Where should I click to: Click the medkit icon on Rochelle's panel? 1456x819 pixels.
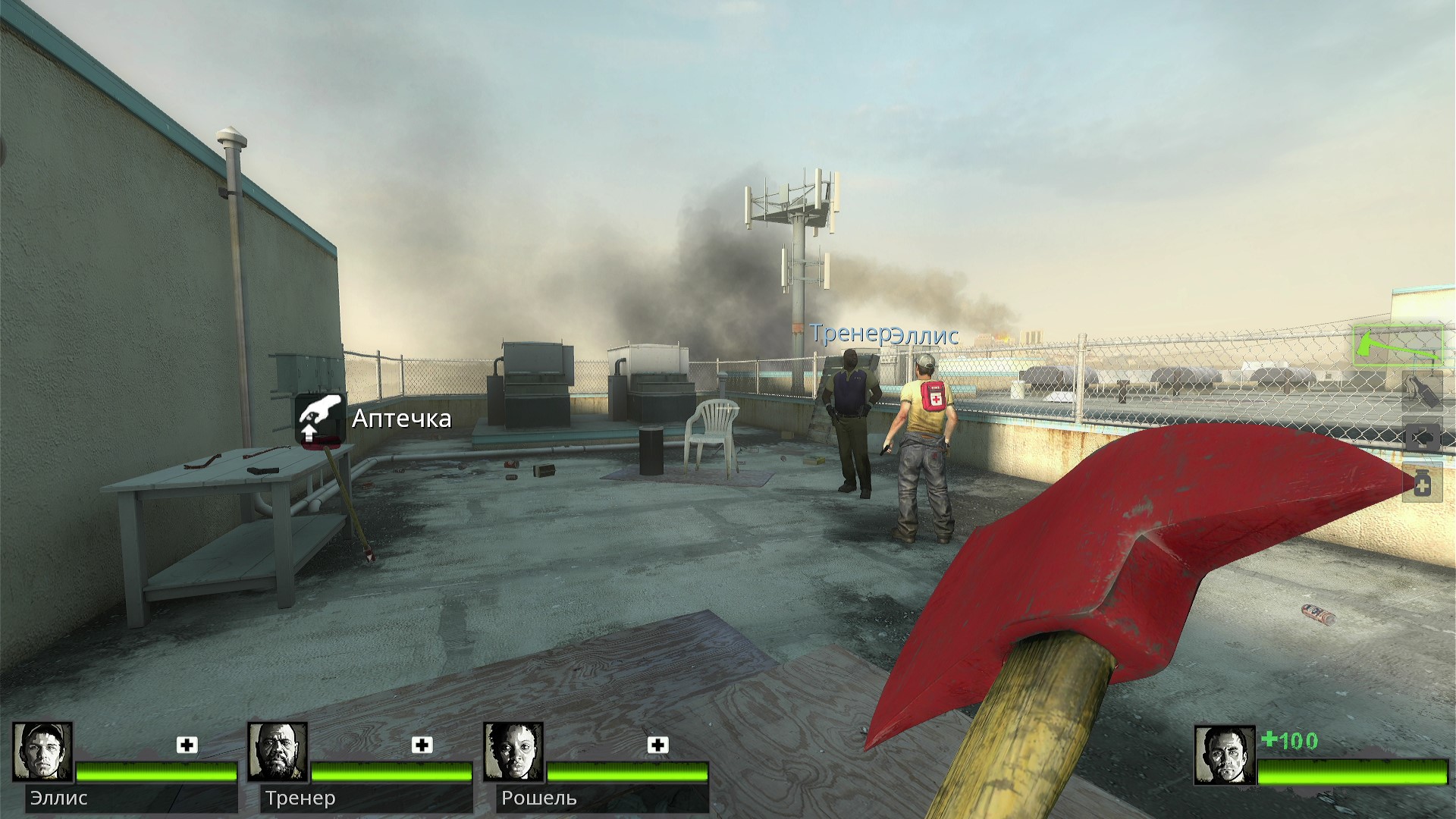pyautogui.click(x=658, y=745)
